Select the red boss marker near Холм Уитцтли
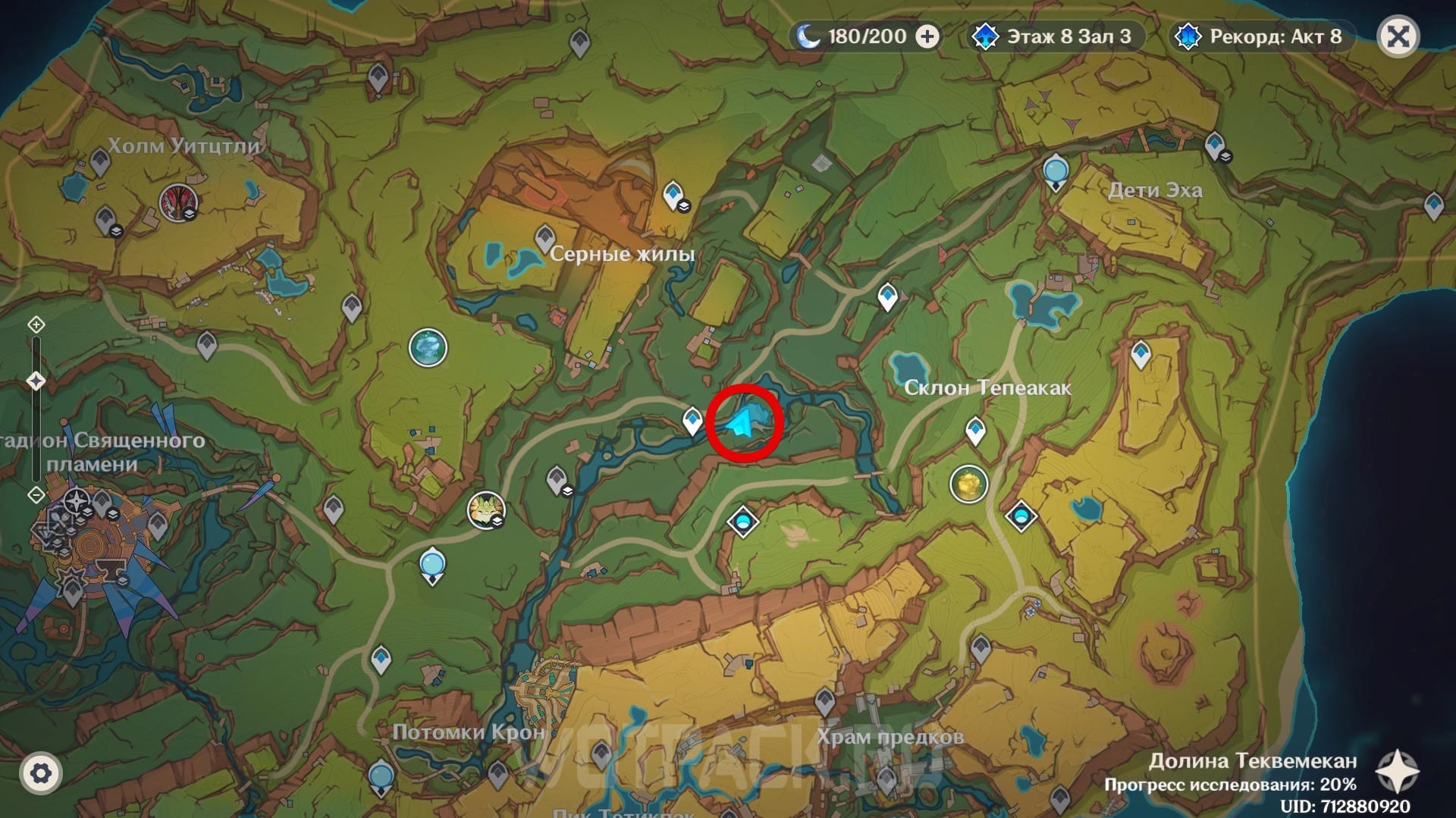Screen dimensions: 1456x818 click(179, 202)
